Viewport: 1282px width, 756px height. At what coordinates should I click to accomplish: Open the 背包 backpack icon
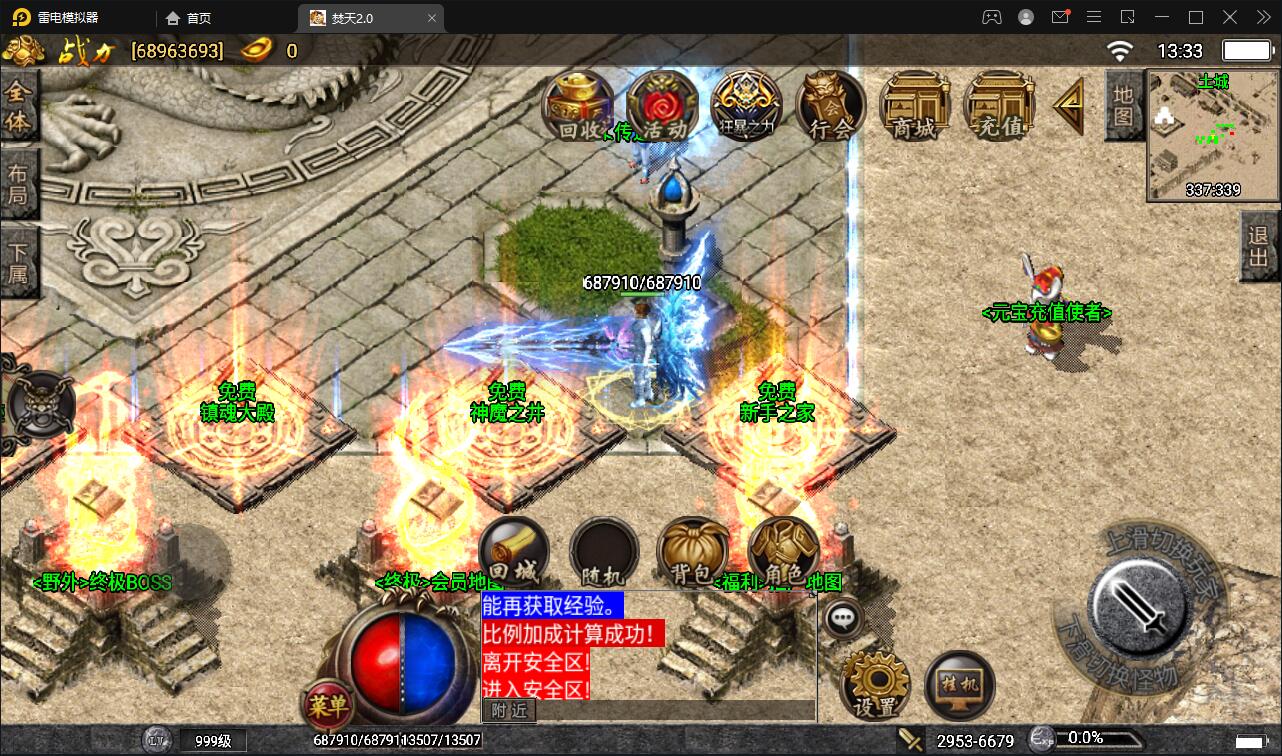(x=694, y=548)
